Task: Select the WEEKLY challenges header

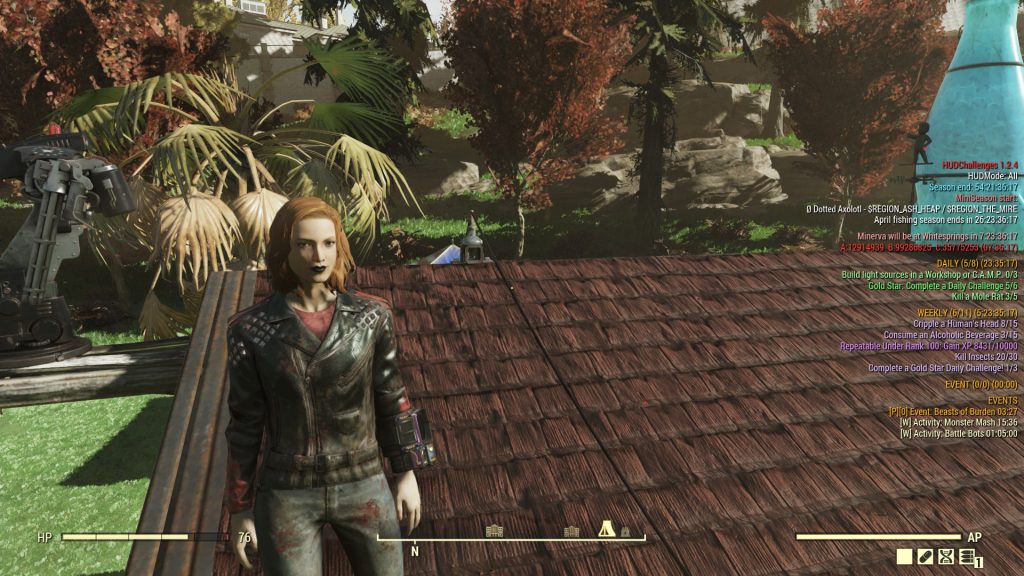Action: click(967, 313)
